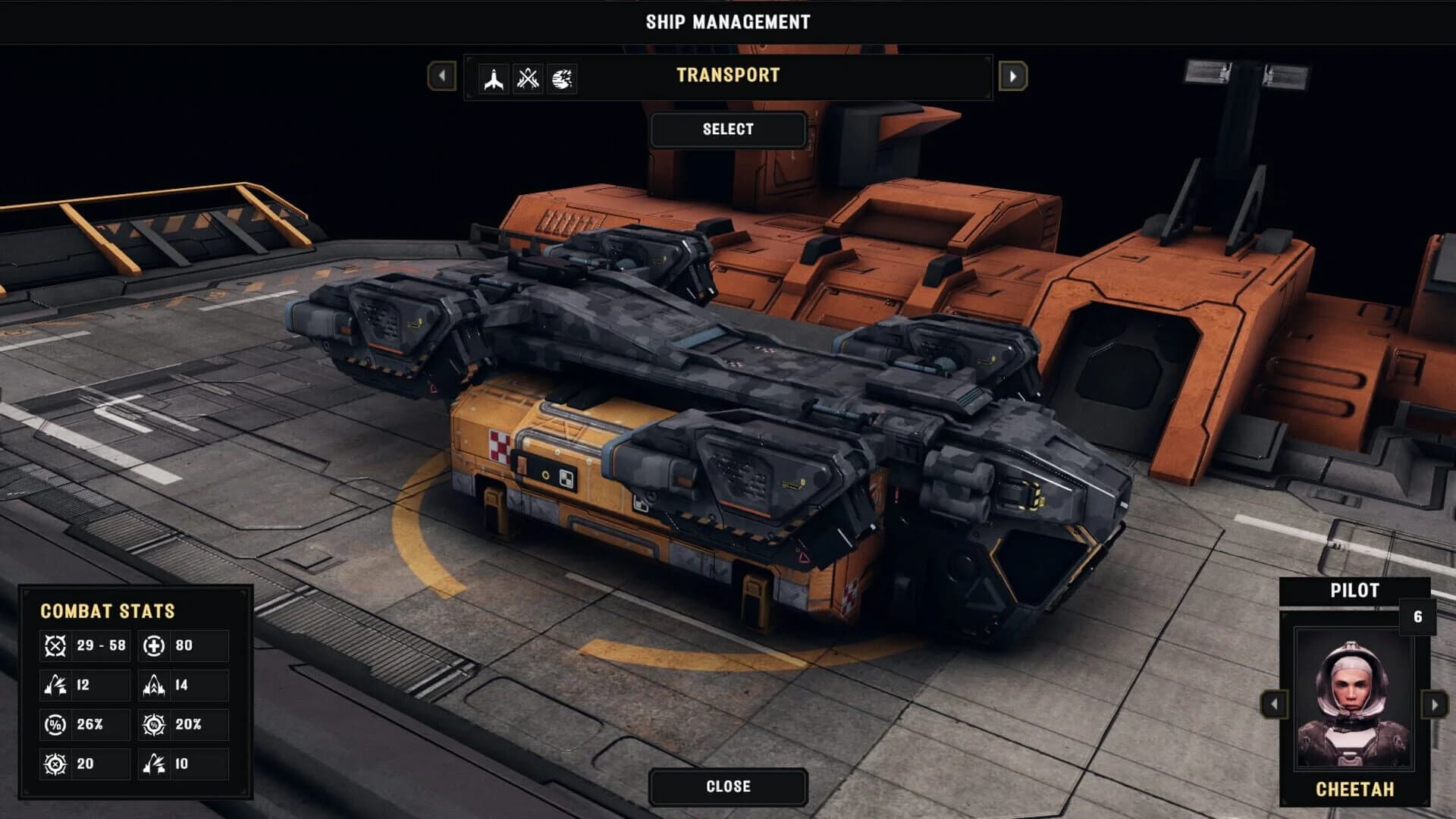Click the rocket thrust icon showing 14
Screen dimensions: 1456x819
[x=155, y=685]
